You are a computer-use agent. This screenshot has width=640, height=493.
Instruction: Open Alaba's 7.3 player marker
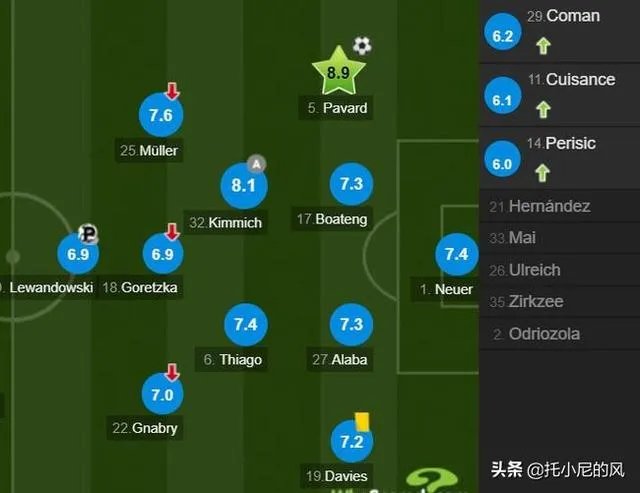click(351, 324)
